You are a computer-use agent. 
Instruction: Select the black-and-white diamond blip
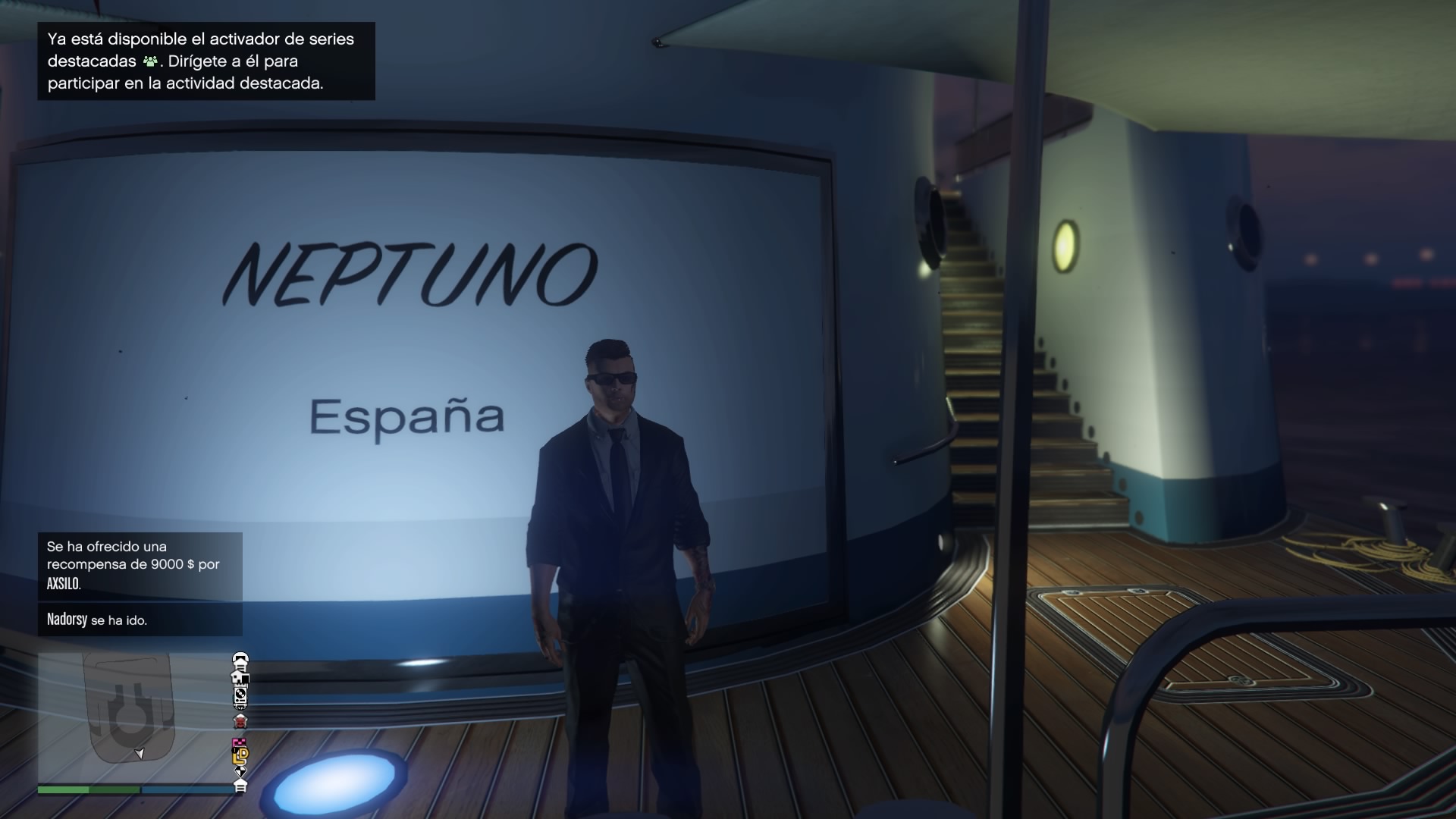pos(240,771)
